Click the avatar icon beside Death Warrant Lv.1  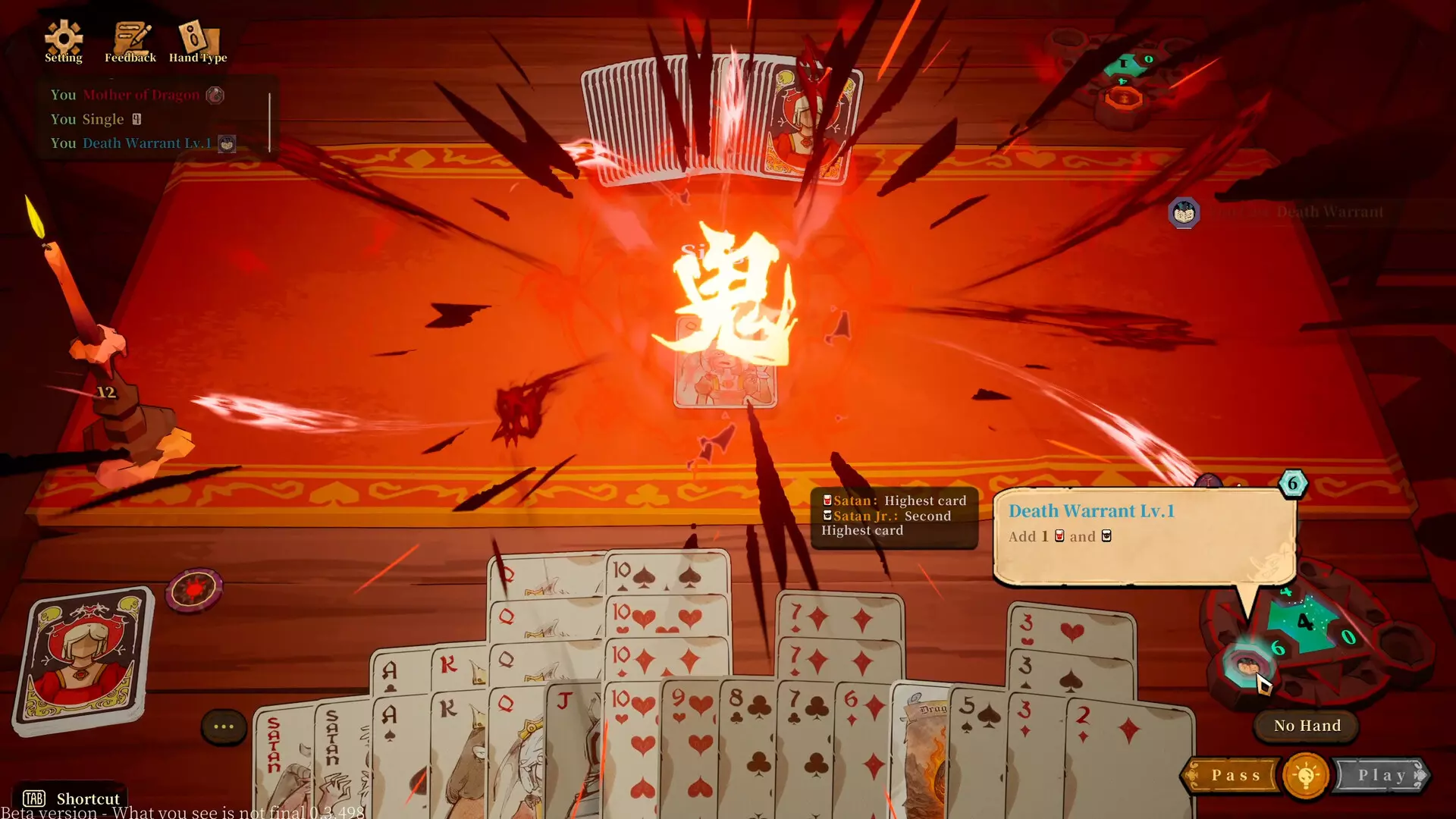[x=225, y=143]
